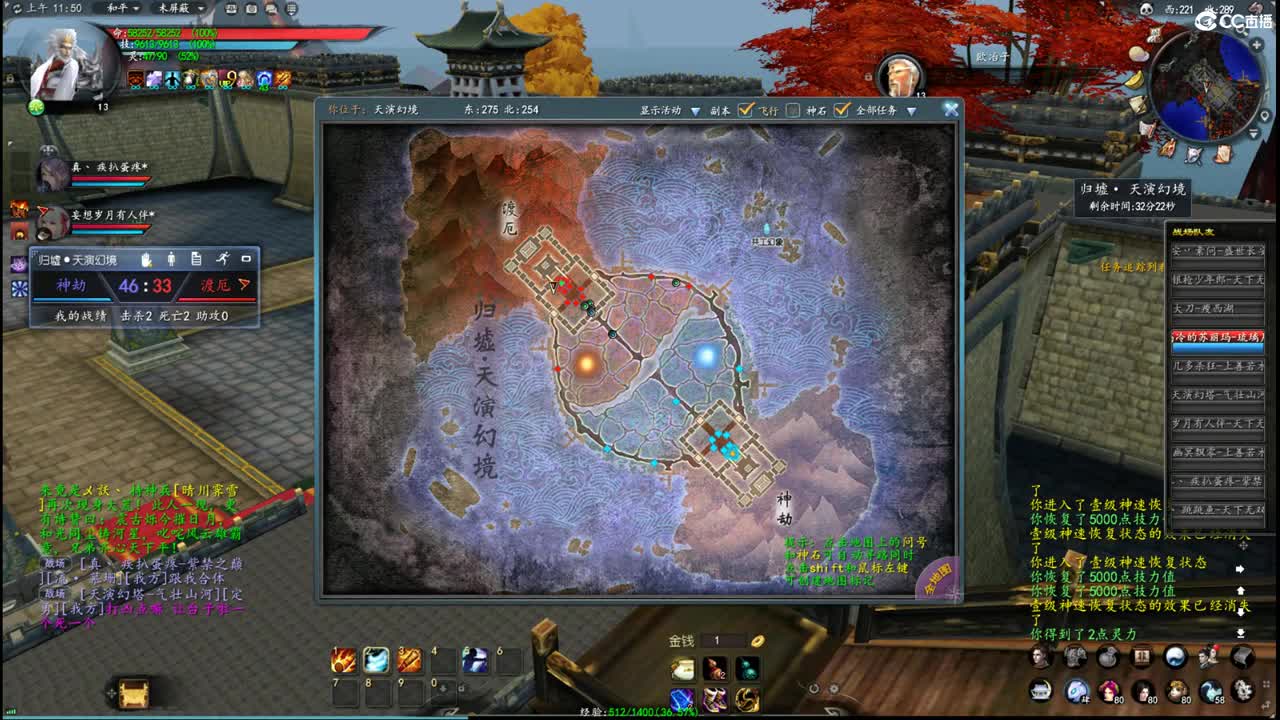The width and height of the screenshot is (1280, 720).
Task: Uncheck the 飞行 checkbox on the map
Action: point(746,110)
